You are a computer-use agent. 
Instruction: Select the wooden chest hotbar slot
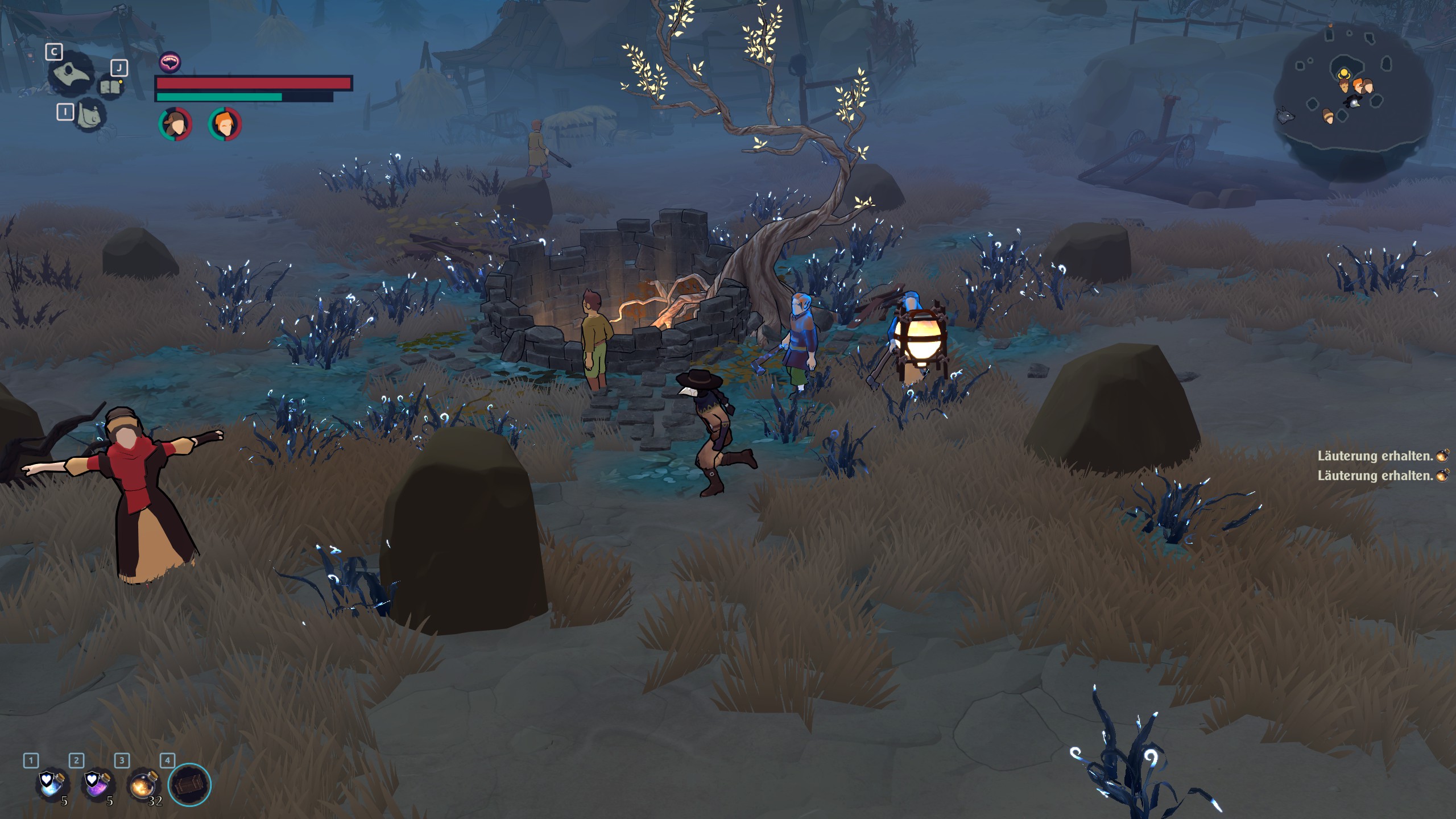click(x=189, y=785)
